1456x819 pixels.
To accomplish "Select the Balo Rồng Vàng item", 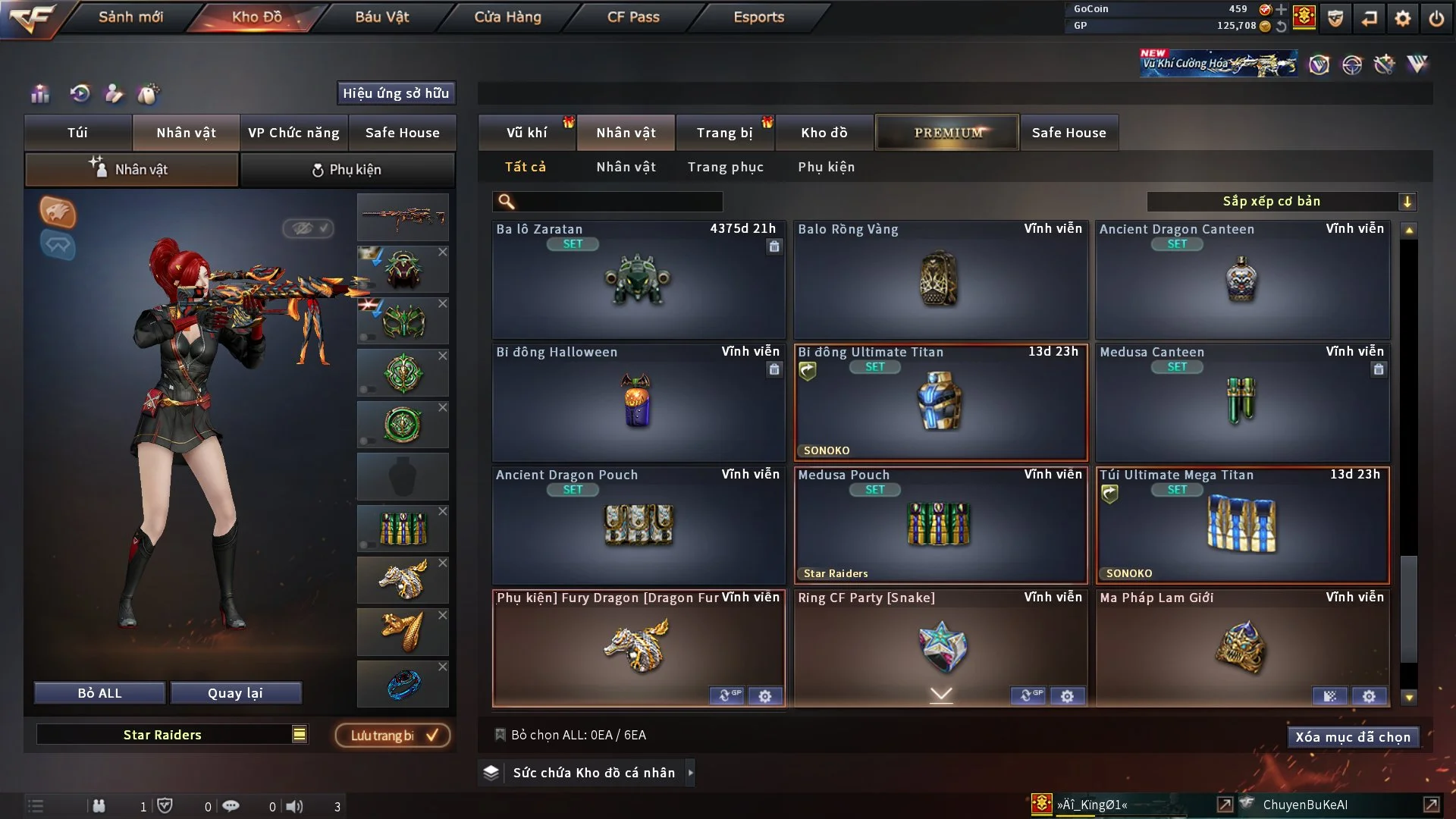I will pos(940,280).
